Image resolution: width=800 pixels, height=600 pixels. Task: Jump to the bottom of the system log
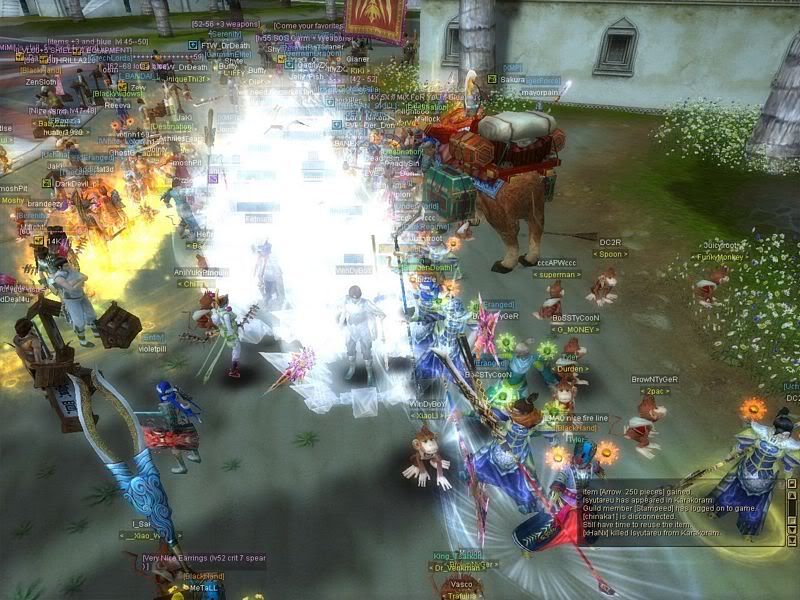coord(792,541)
